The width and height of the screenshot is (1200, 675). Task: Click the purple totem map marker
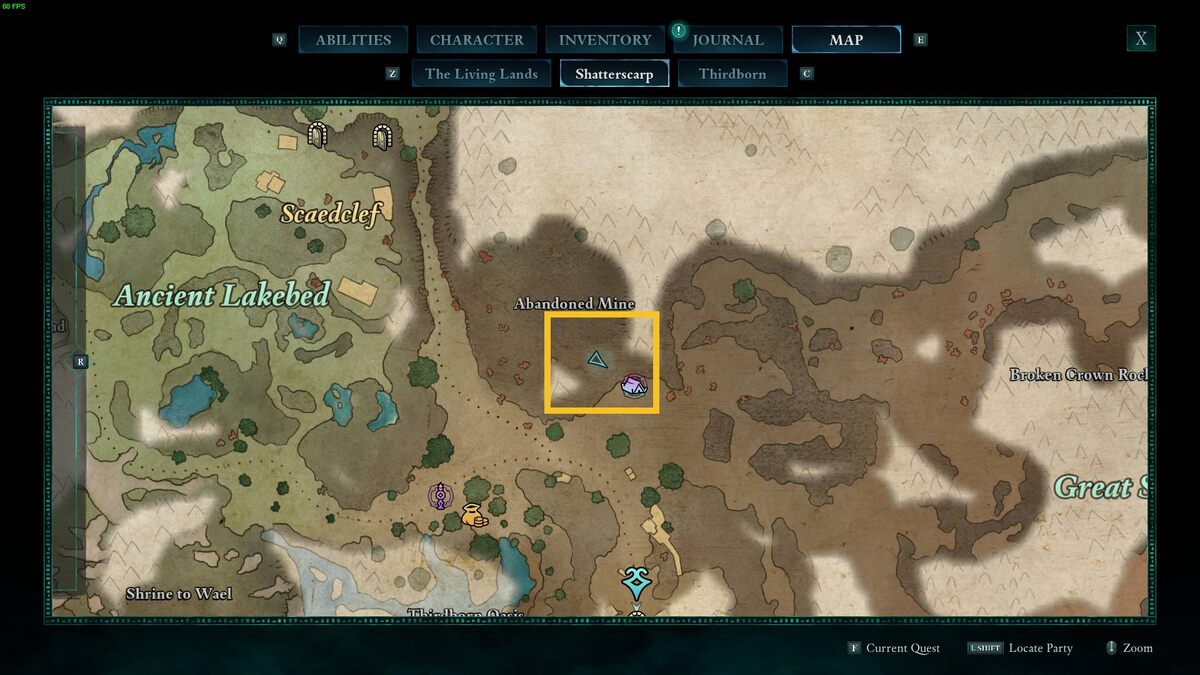coord(439,496)
